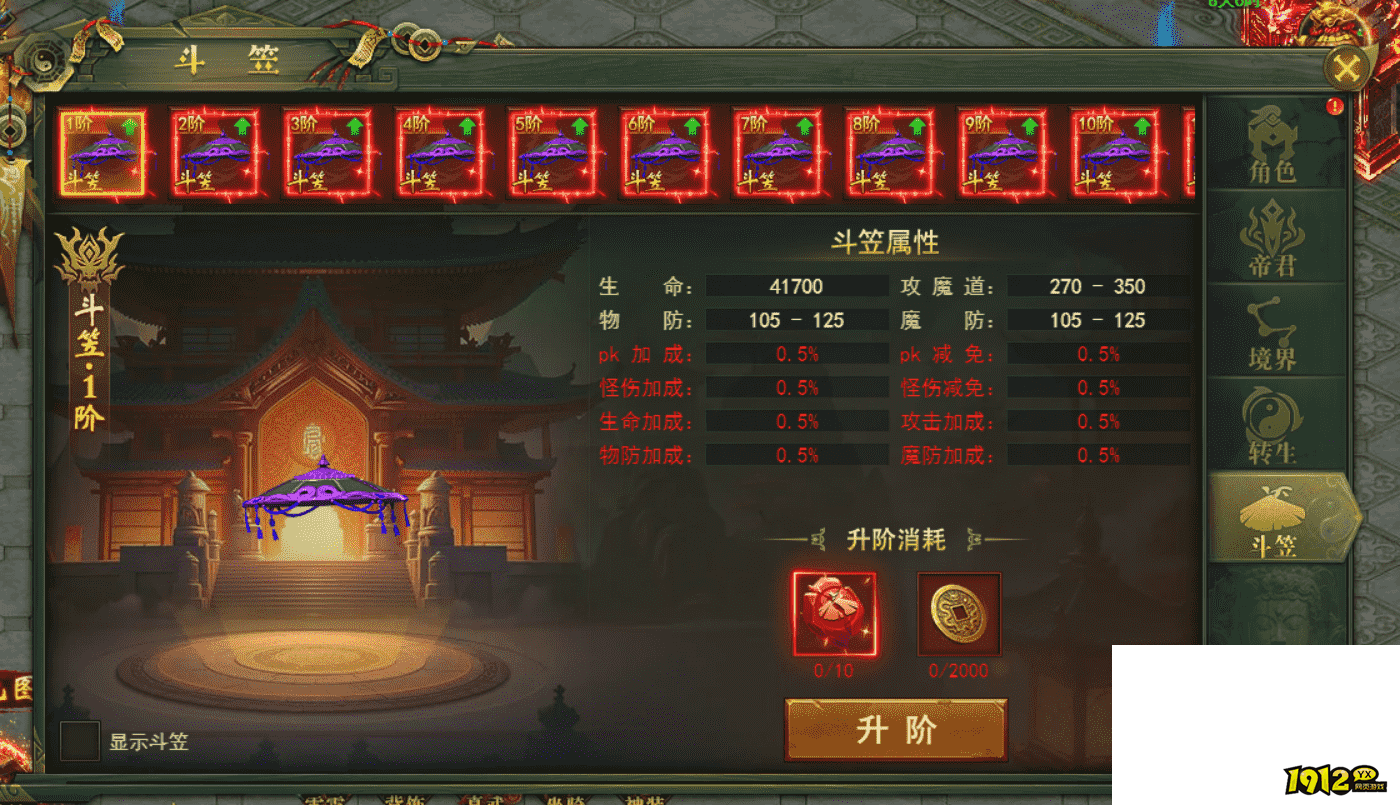Click the copper coin currency icon
This screenshot has width=1400, height=805.
(x=958, y=614)
